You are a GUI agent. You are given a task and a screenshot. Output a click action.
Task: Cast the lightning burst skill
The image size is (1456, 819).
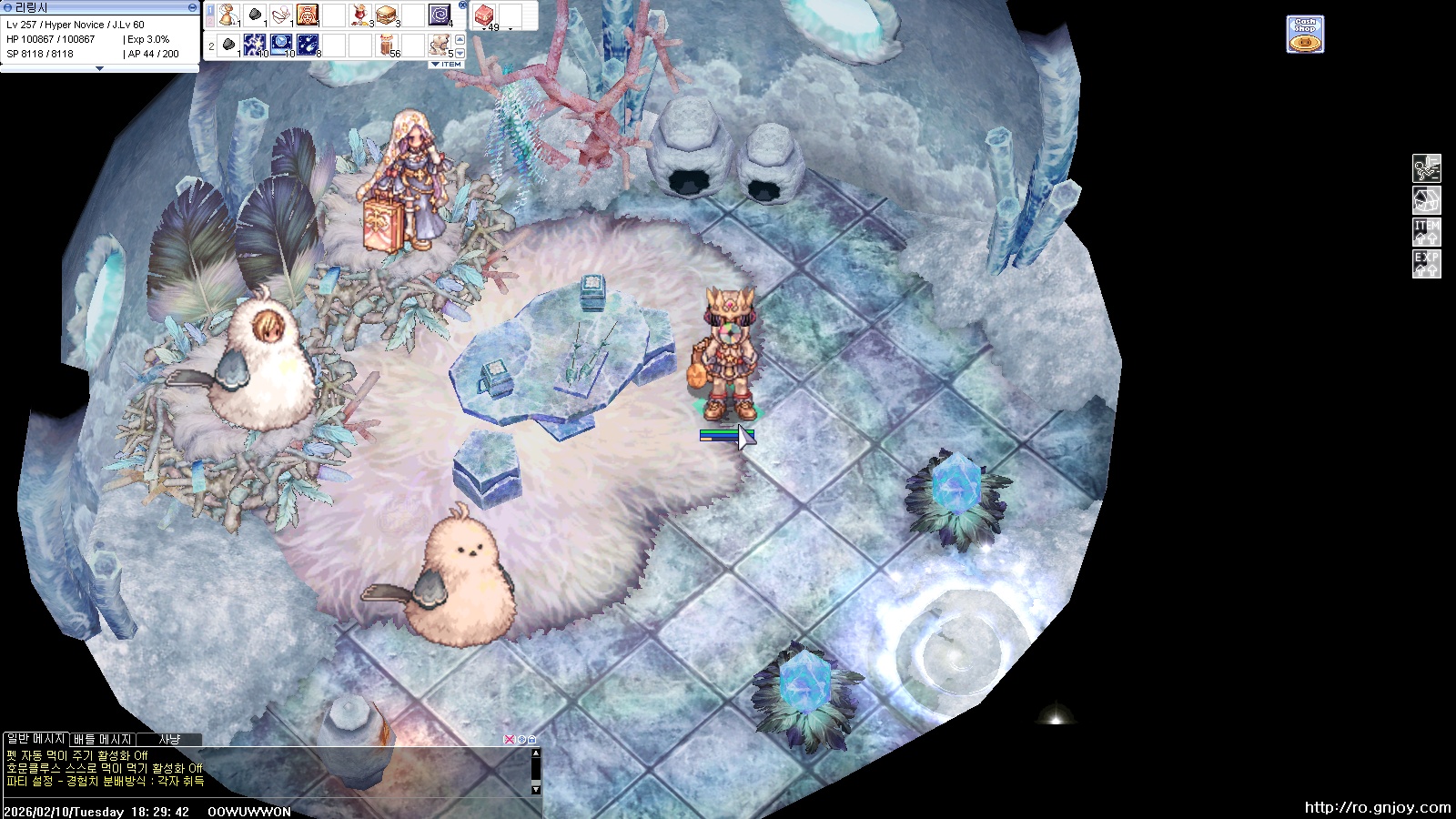click(x=254, y=45)
